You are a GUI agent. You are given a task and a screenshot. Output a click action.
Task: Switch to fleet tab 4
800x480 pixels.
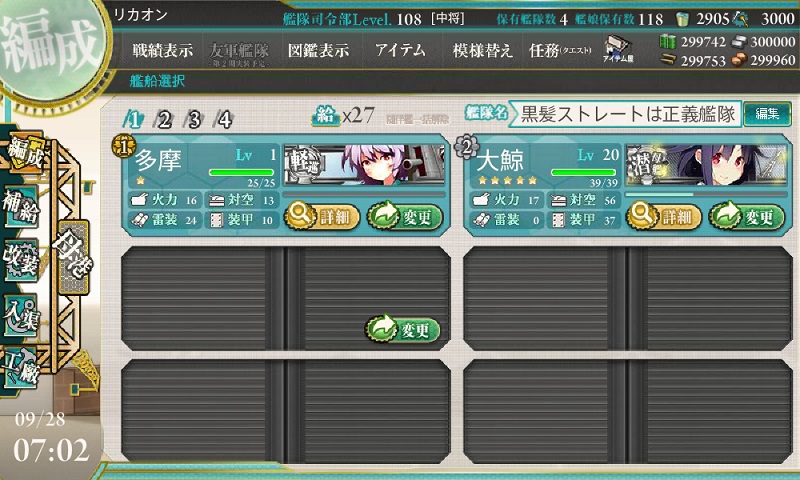225,120
